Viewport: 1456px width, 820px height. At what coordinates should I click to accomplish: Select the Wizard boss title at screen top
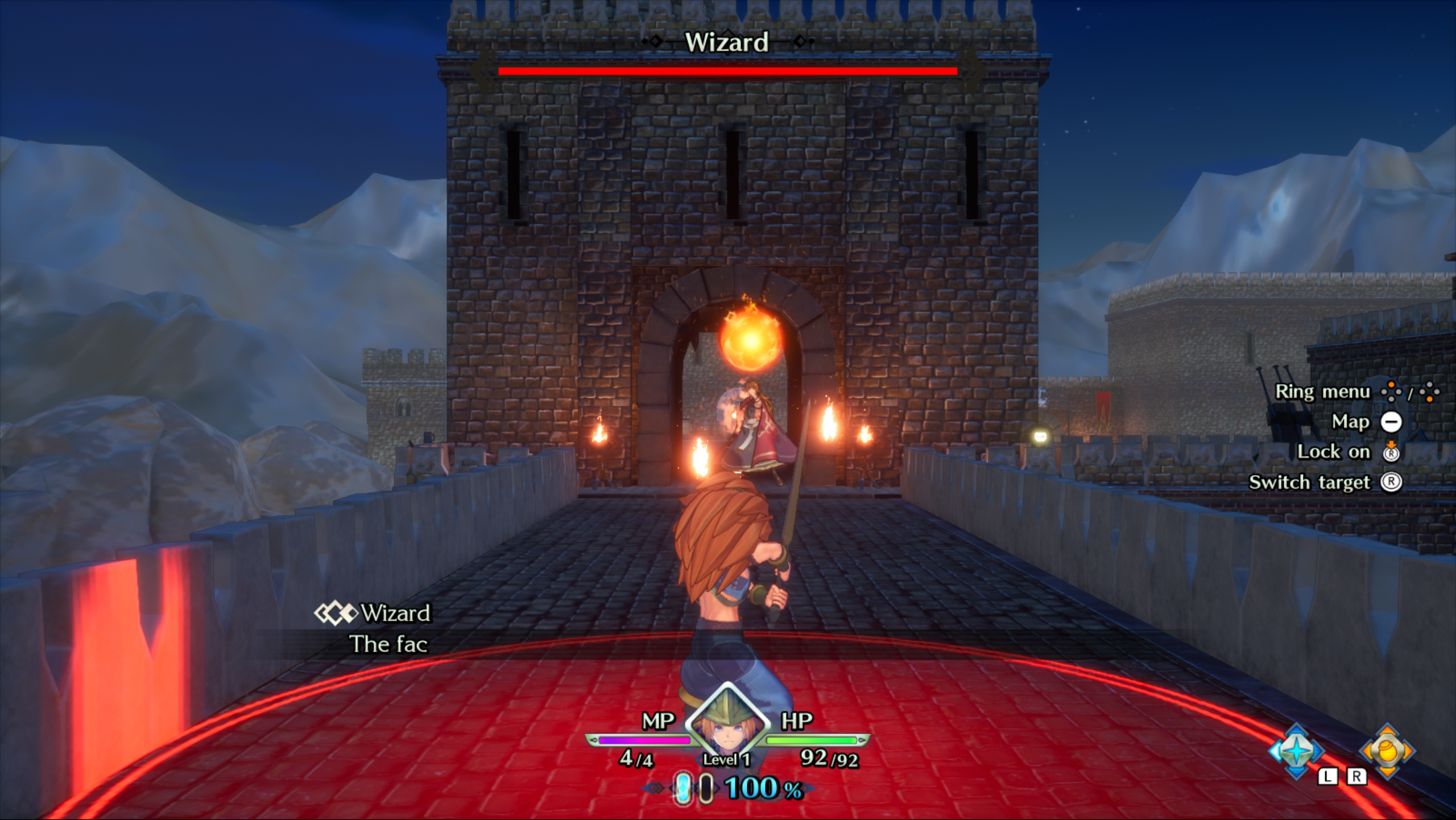[727, 41]
